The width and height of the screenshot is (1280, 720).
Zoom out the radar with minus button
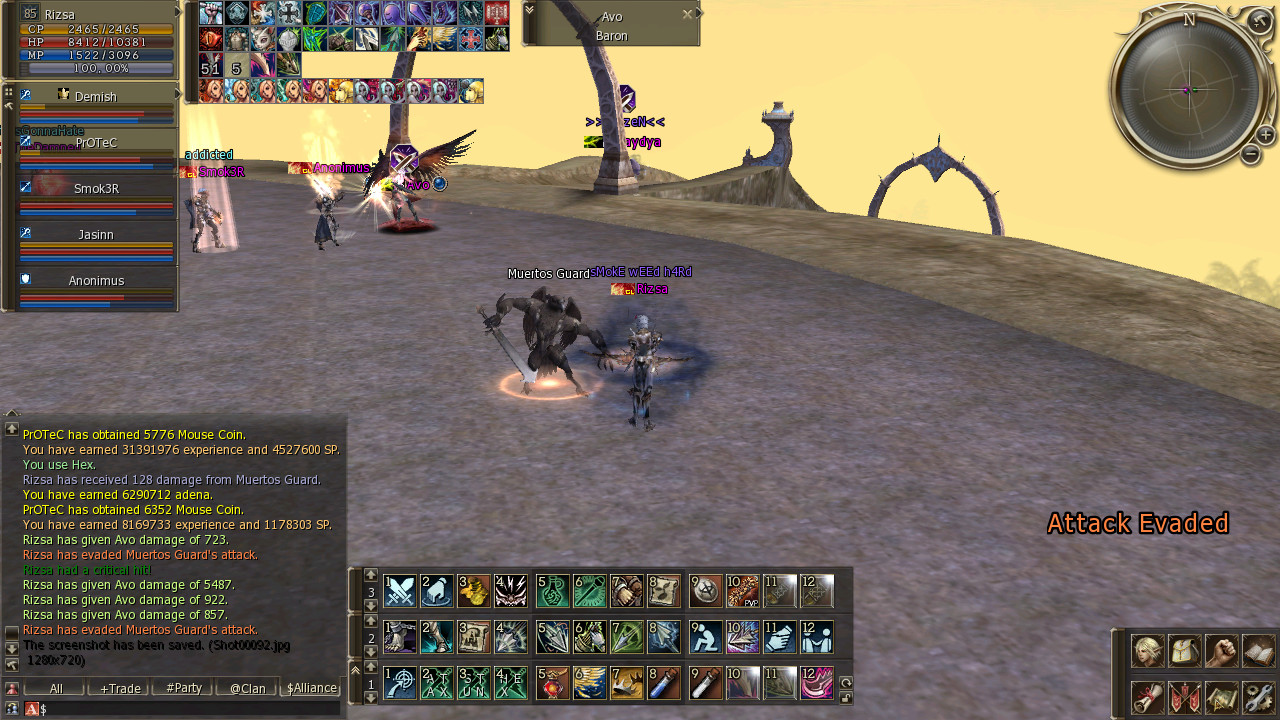[1250, 154]
